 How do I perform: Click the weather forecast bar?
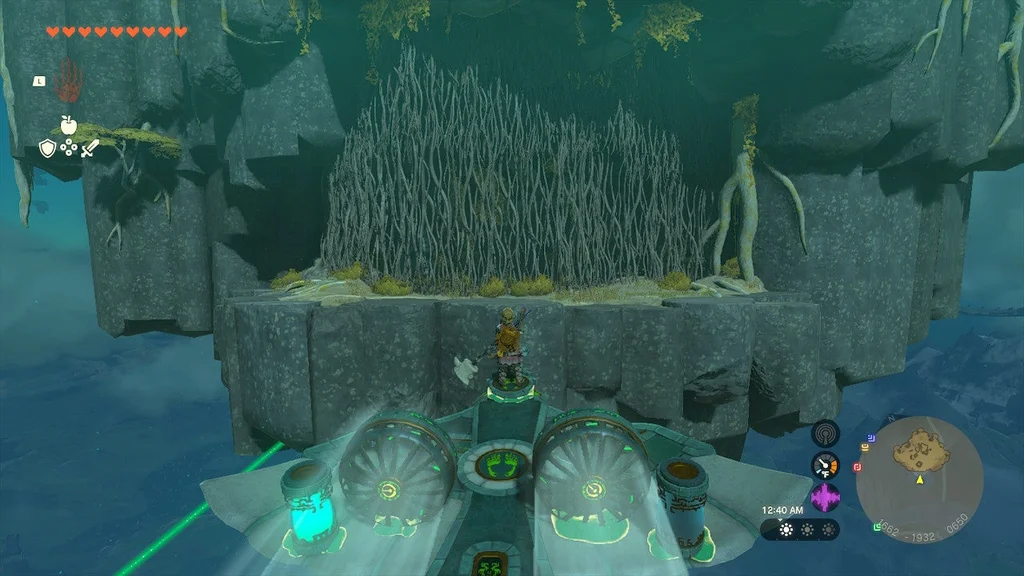click(799, 529)
